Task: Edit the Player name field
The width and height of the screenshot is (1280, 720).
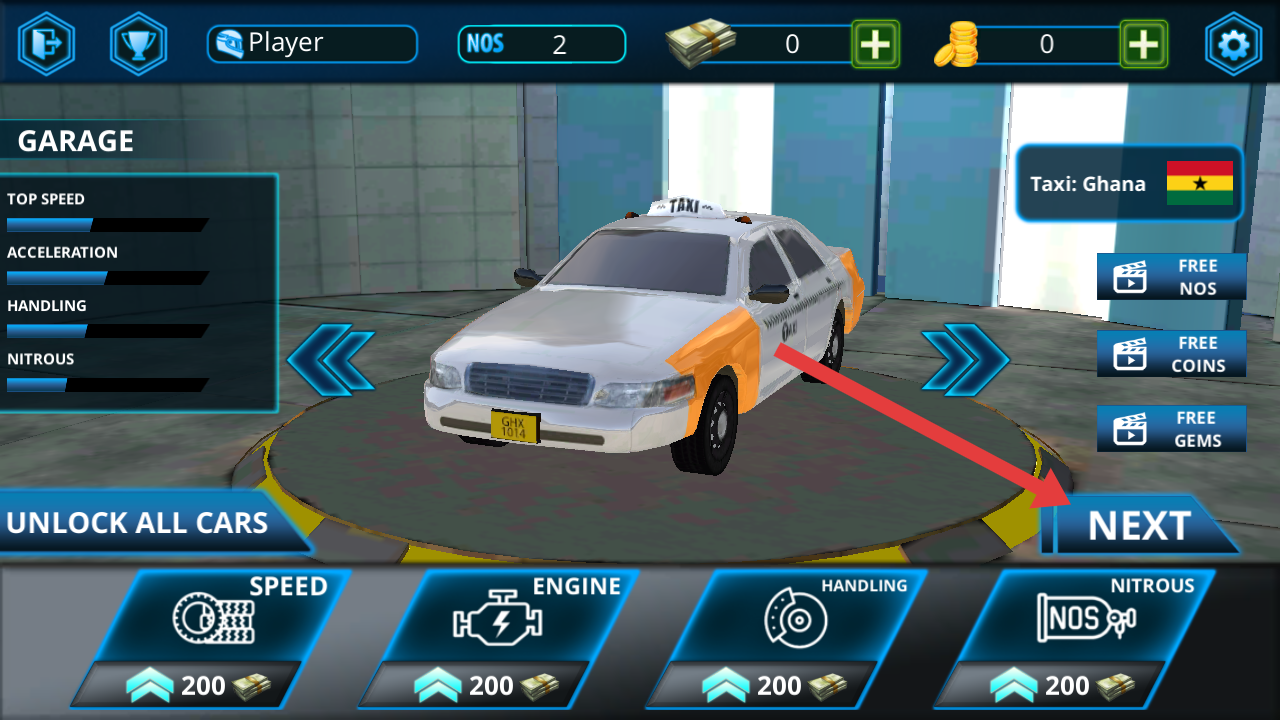Action: click(x=312, y=44)
